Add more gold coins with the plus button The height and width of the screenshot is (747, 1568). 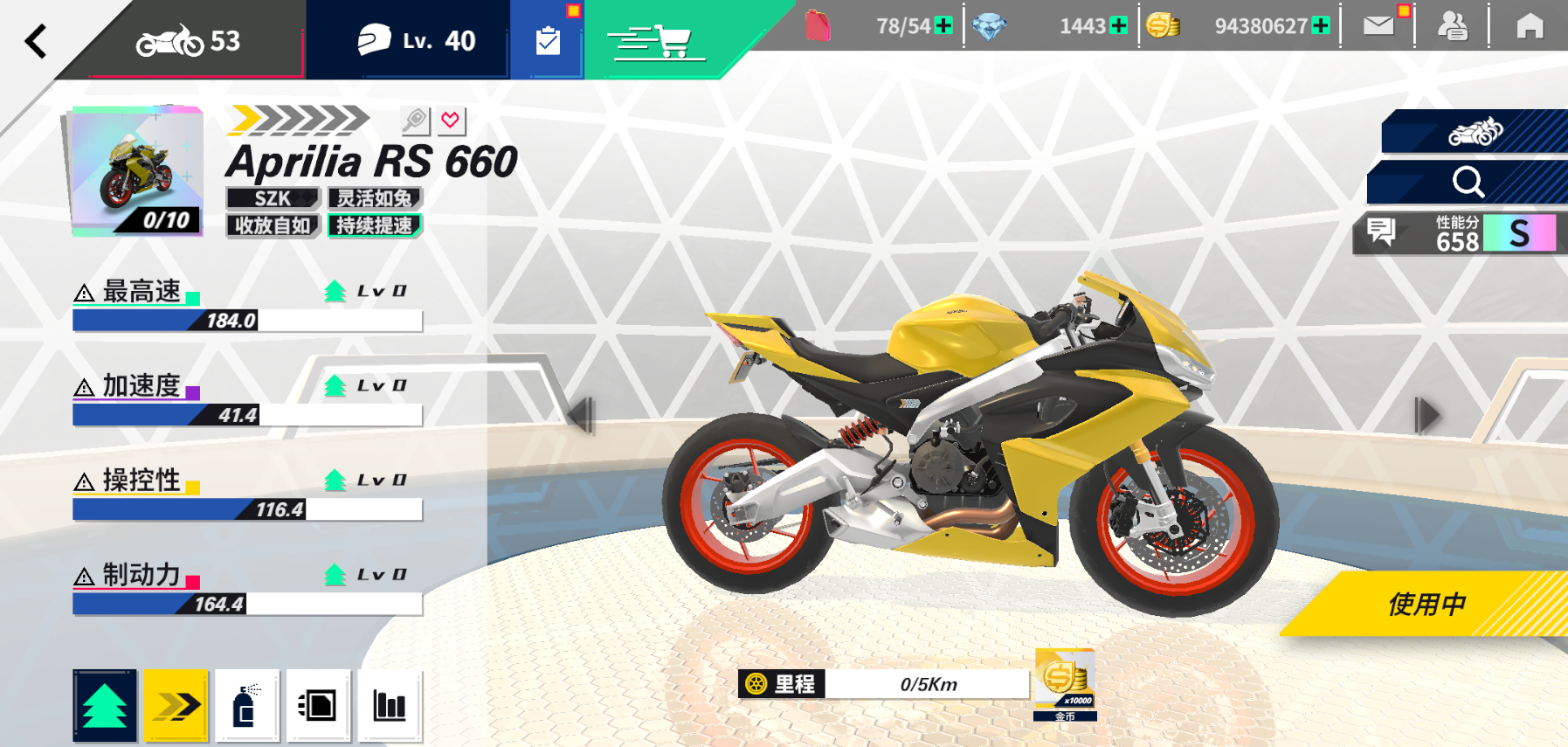[x=1321, y=26]
